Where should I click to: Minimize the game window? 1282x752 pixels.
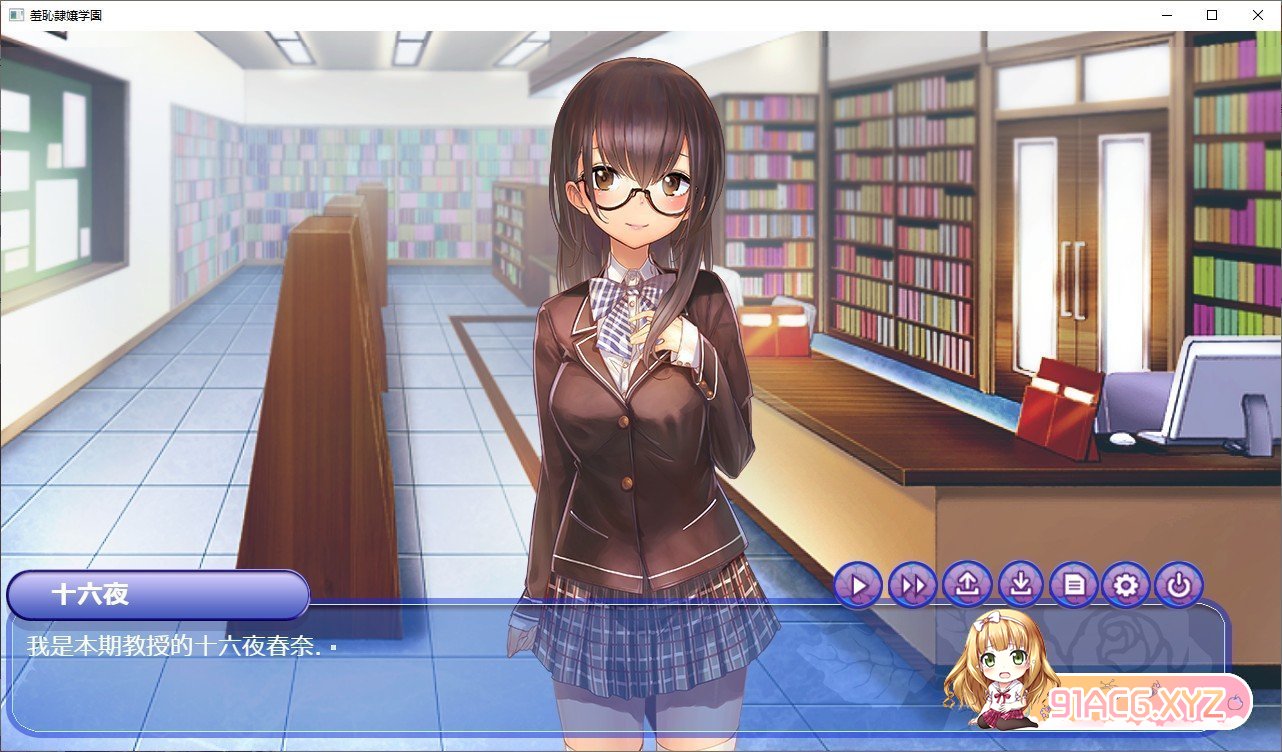1166,15
